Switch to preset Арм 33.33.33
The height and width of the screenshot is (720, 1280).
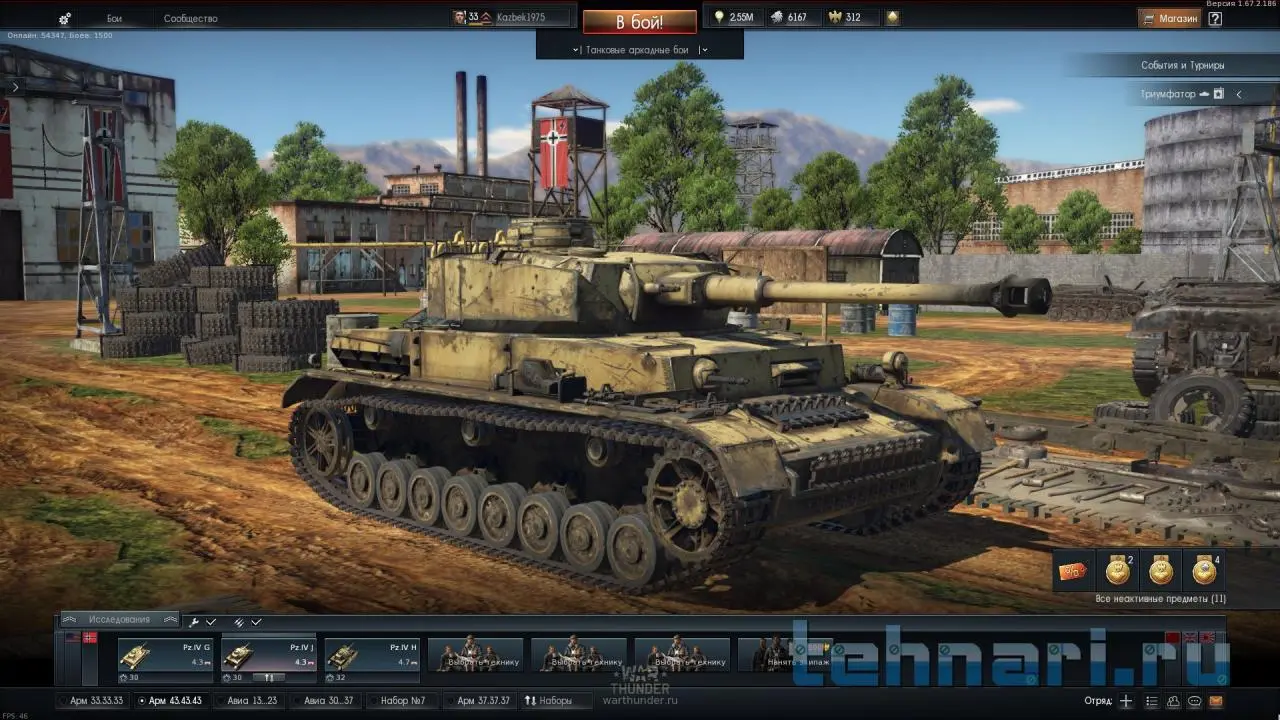click(96, 701)
